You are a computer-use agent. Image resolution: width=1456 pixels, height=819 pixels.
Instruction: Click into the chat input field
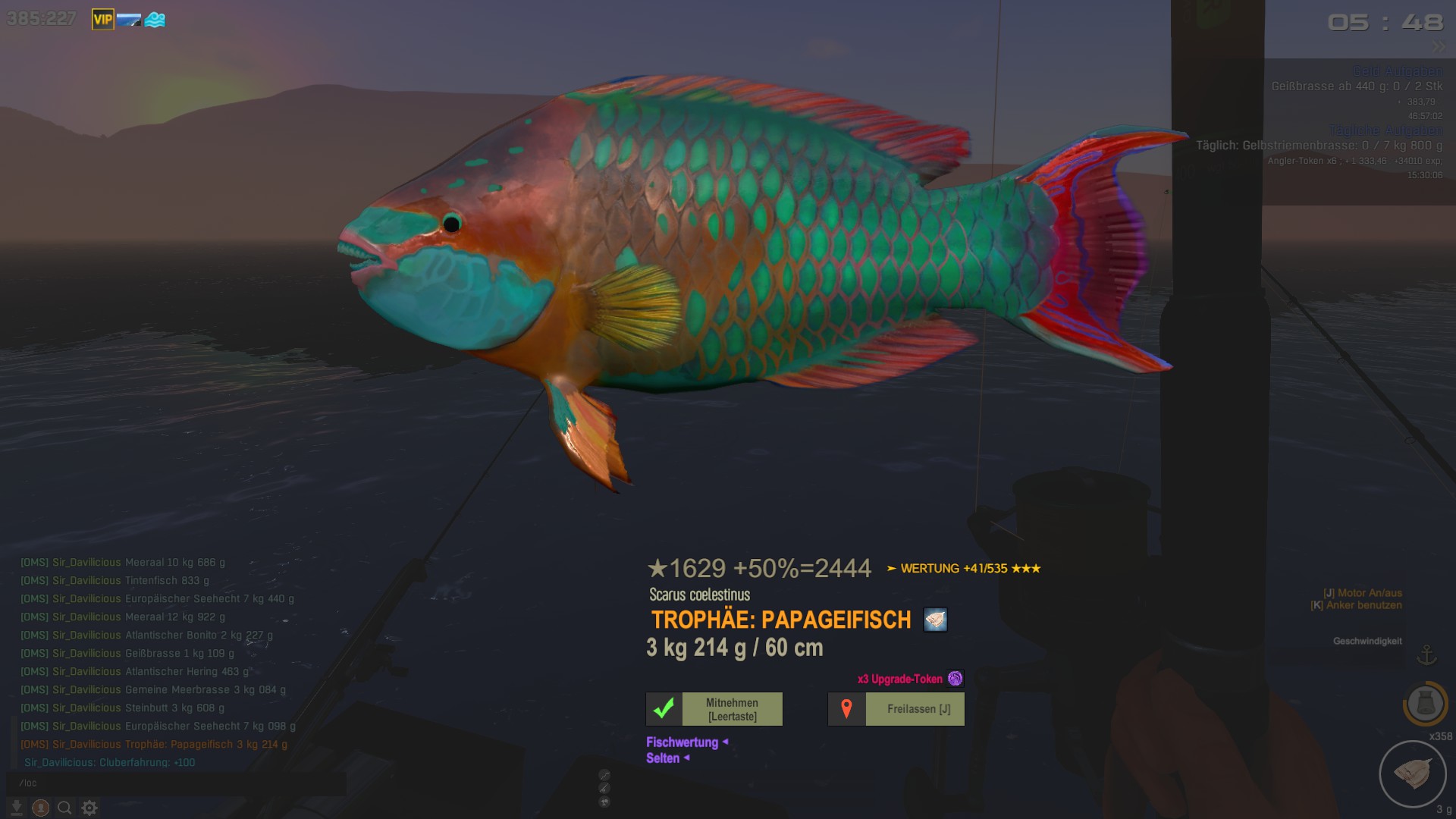(x=174, y=783)
